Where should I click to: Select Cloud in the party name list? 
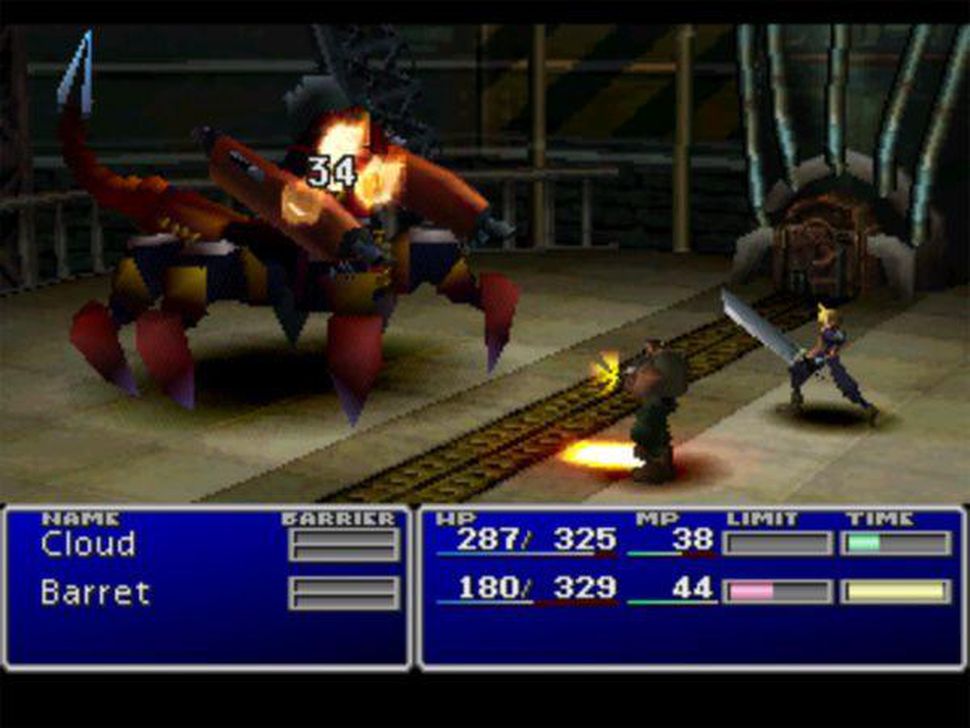click(88, 545)
